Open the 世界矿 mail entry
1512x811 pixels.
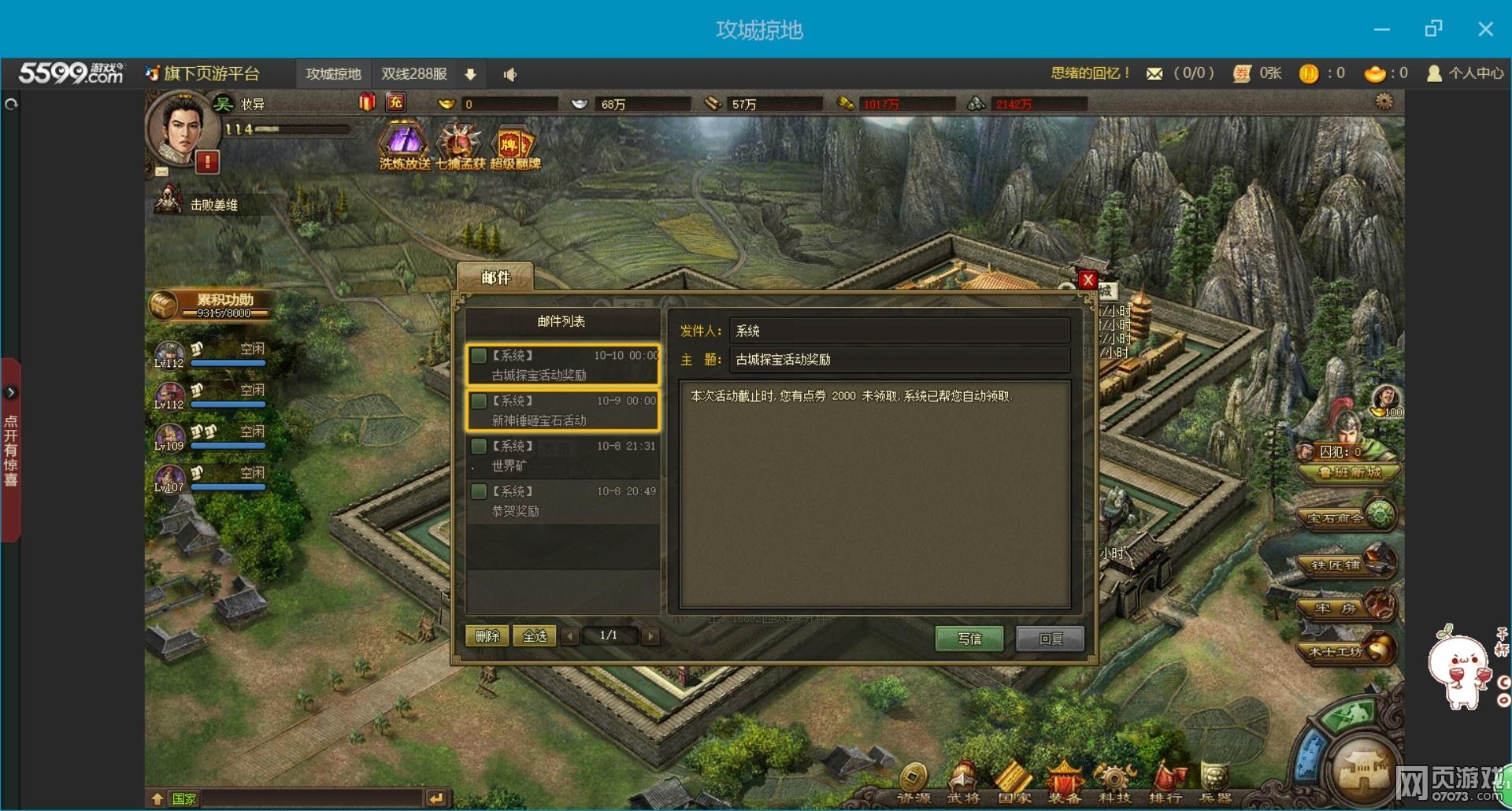pos(563,456)
